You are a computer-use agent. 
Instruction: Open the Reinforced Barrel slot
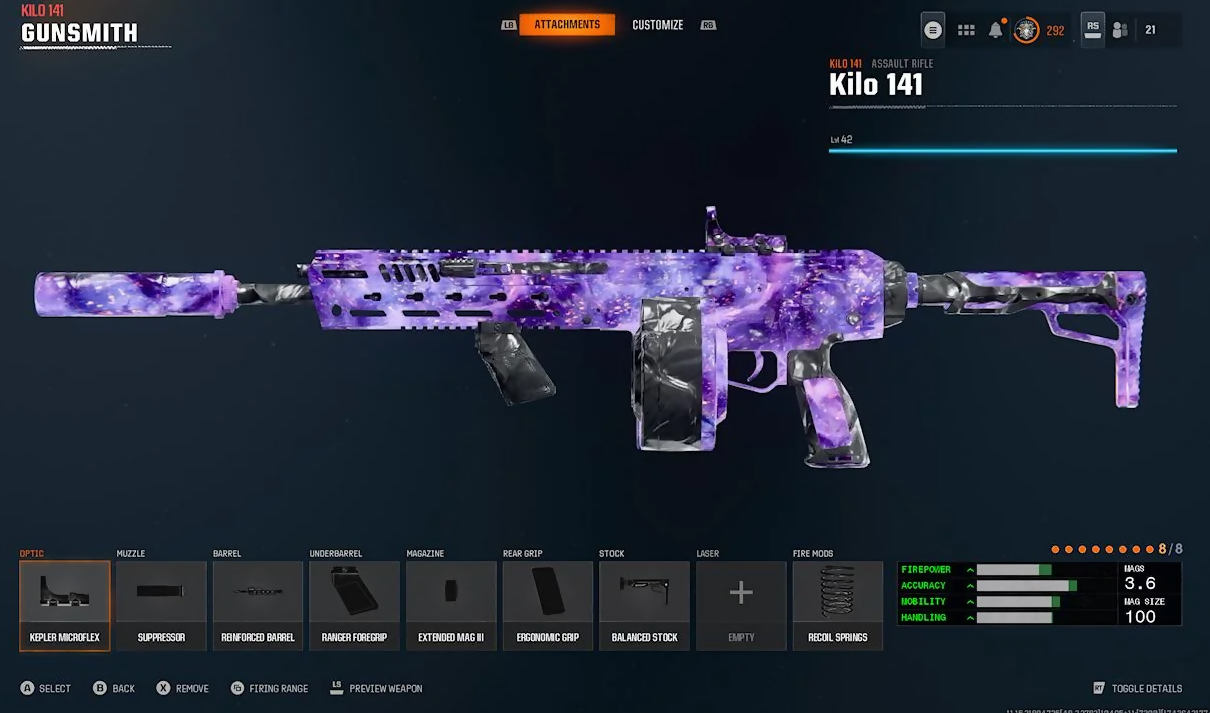[x=258, y=605]
